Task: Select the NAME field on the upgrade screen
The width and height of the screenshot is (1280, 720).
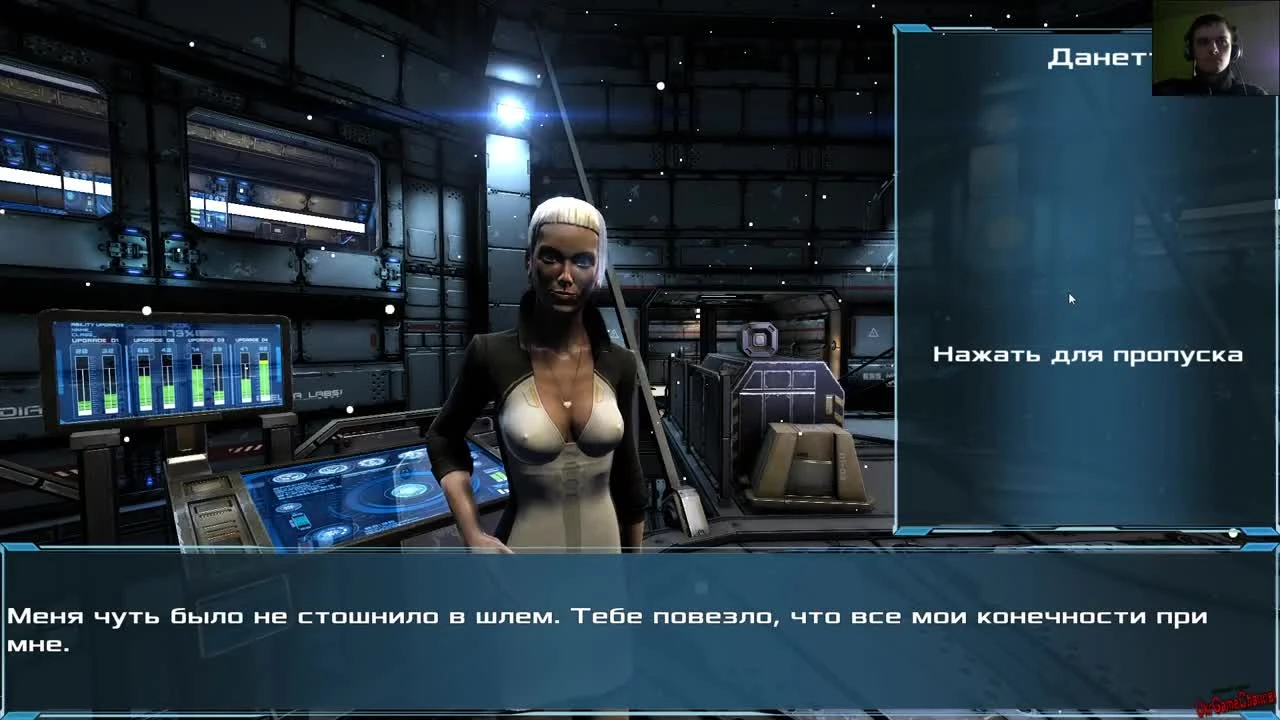Action: click(x=79, y=329)
